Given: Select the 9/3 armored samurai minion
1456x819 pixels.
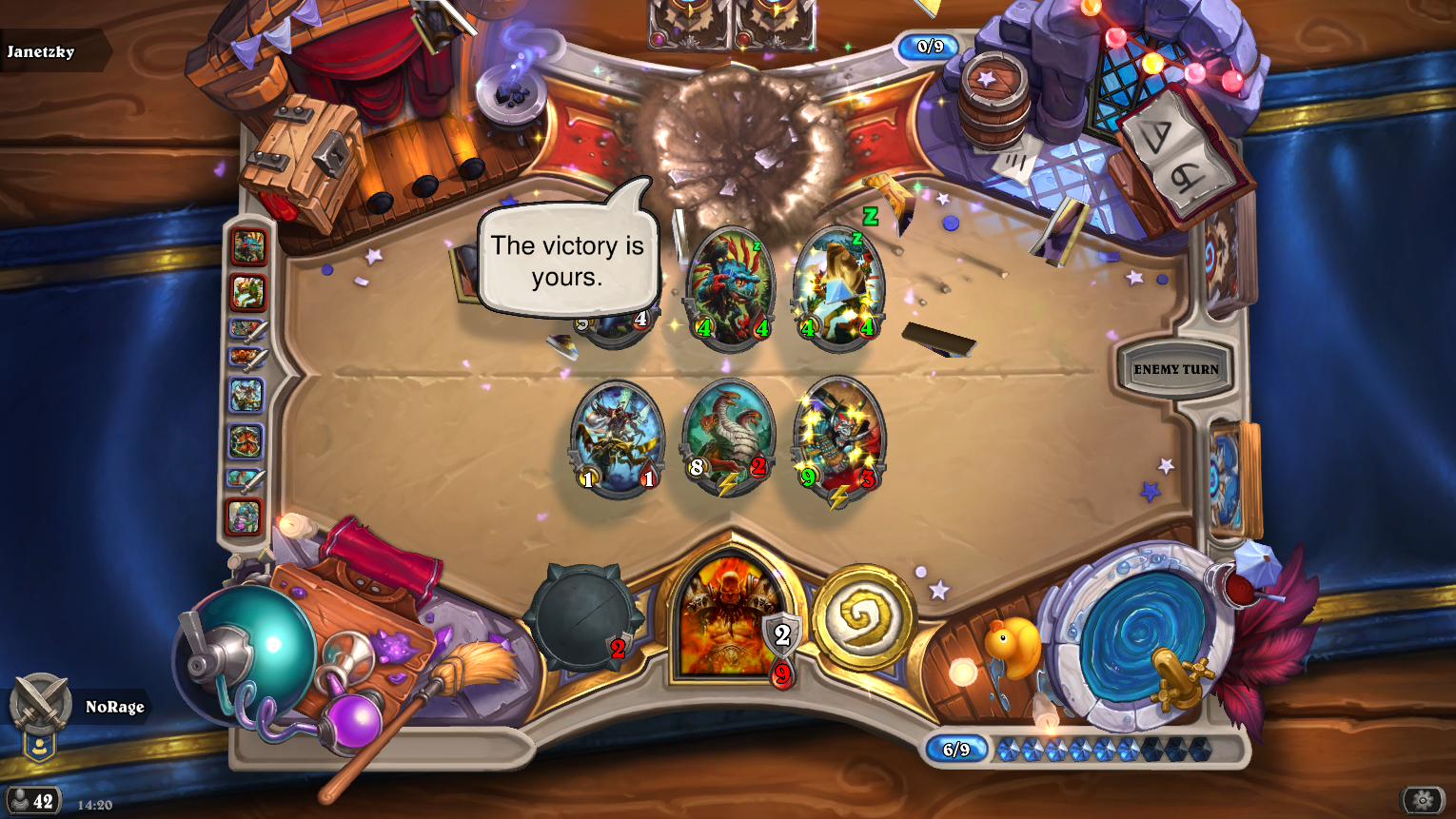Looking at the screenshot, I should point(838,438).
